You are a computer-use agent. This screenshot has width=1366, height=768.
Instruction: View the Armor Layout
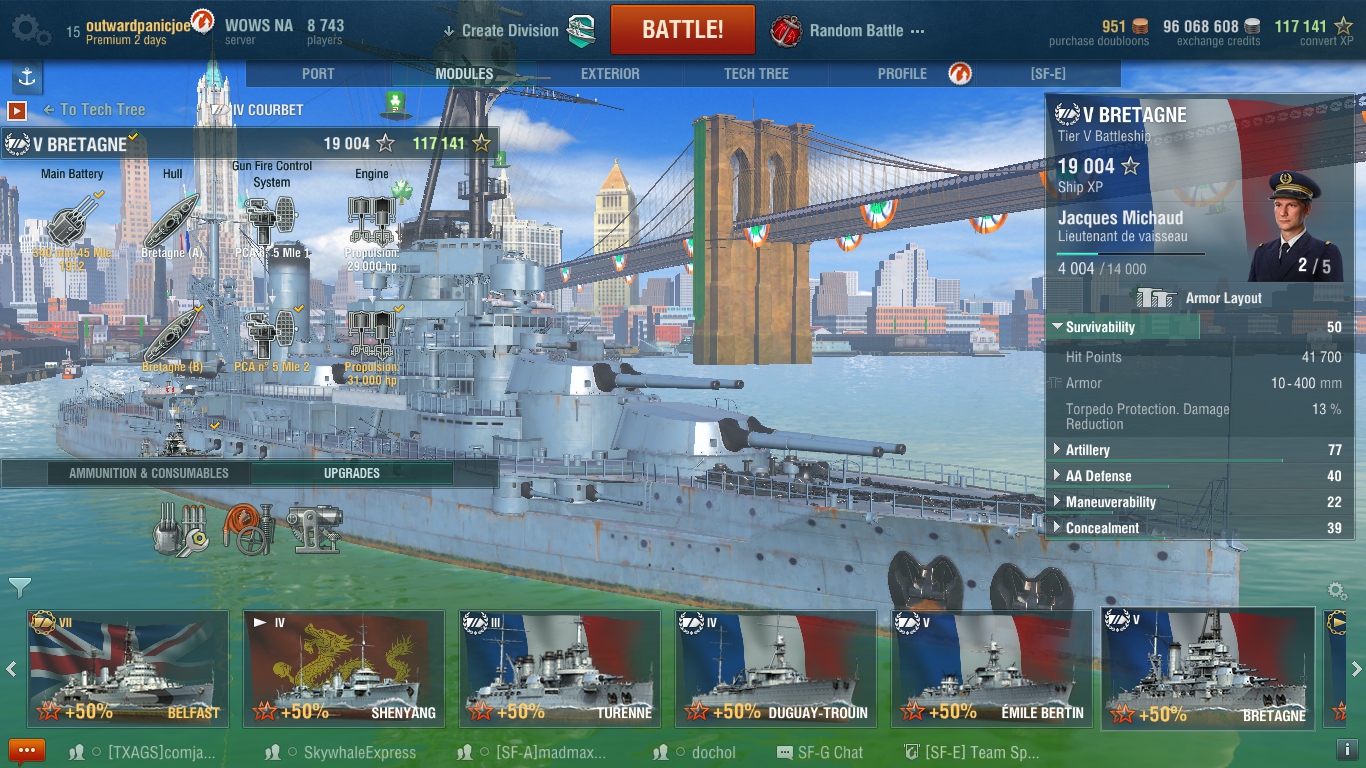pyautogui.click(x=1200, y=298)
